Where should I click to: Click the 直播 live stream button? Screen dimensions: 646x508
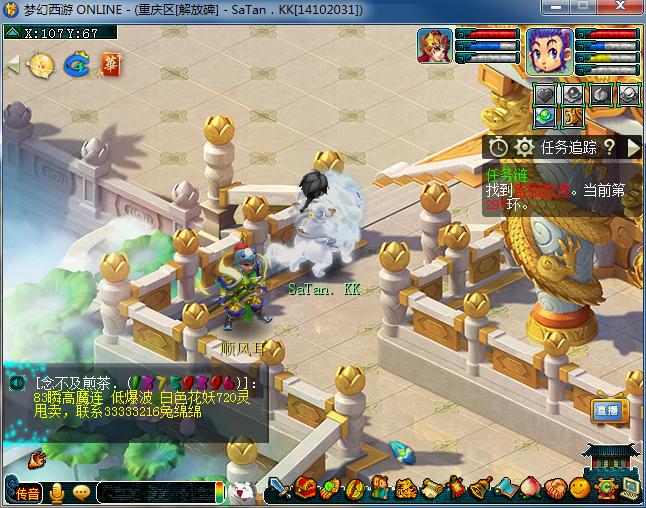pos(607,410)
